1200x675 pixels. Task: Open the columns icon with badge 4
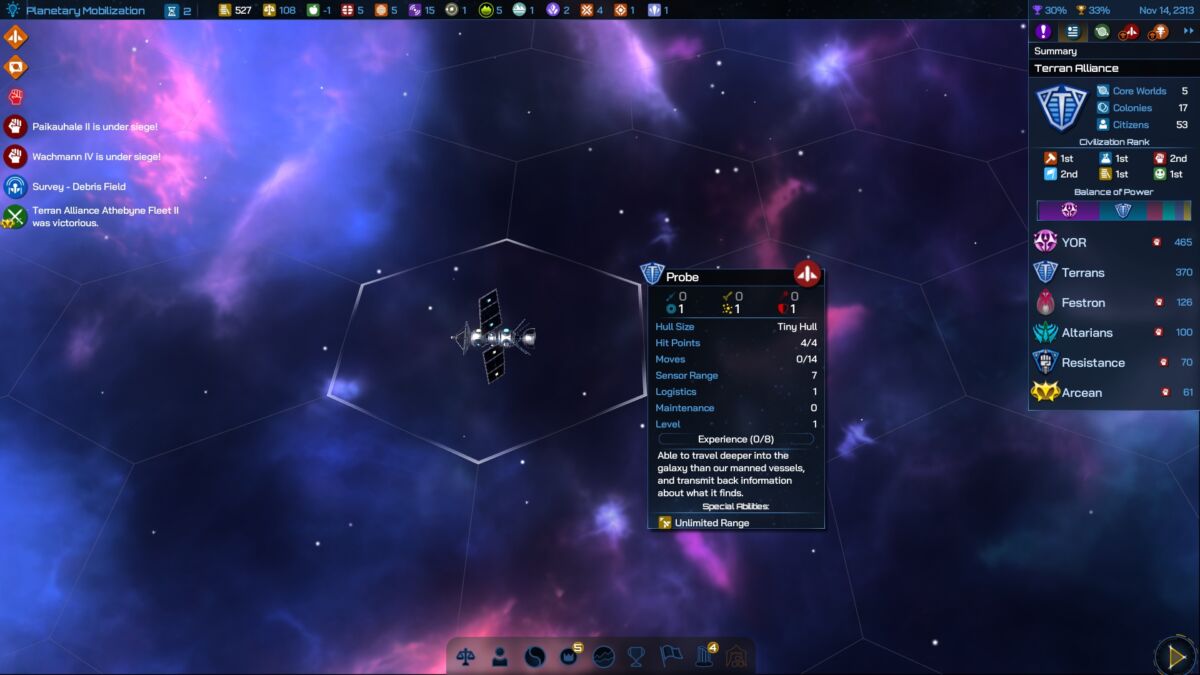click(x=704, y=656)
